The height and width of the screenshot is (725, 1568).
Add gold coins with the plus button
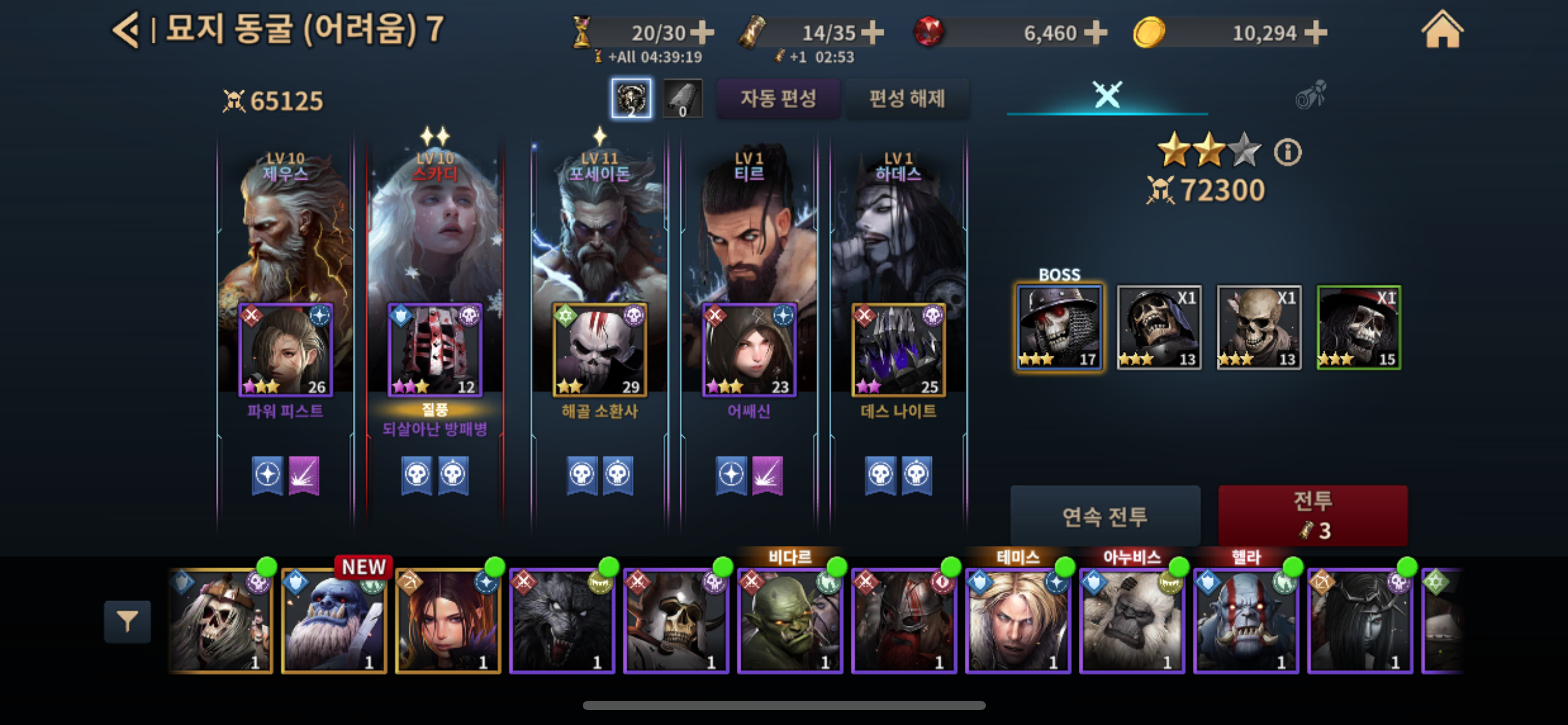[x=1315, y=33]
